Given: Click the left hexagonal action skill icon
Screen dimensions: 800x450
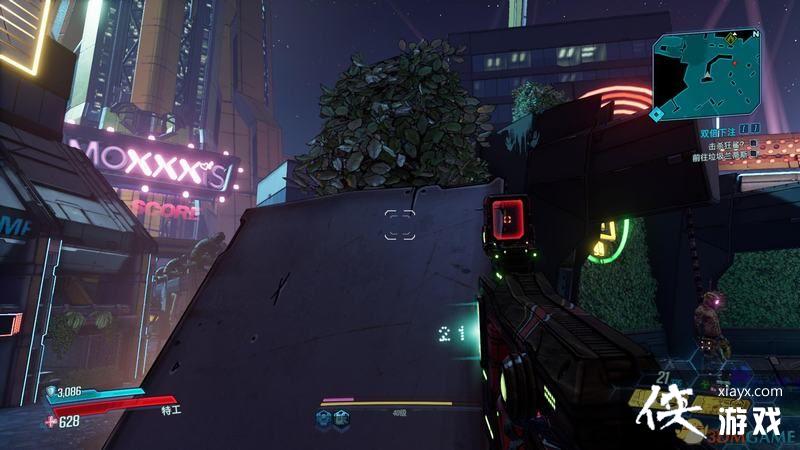Looking at the screenshot, I should tap(324, 420).
